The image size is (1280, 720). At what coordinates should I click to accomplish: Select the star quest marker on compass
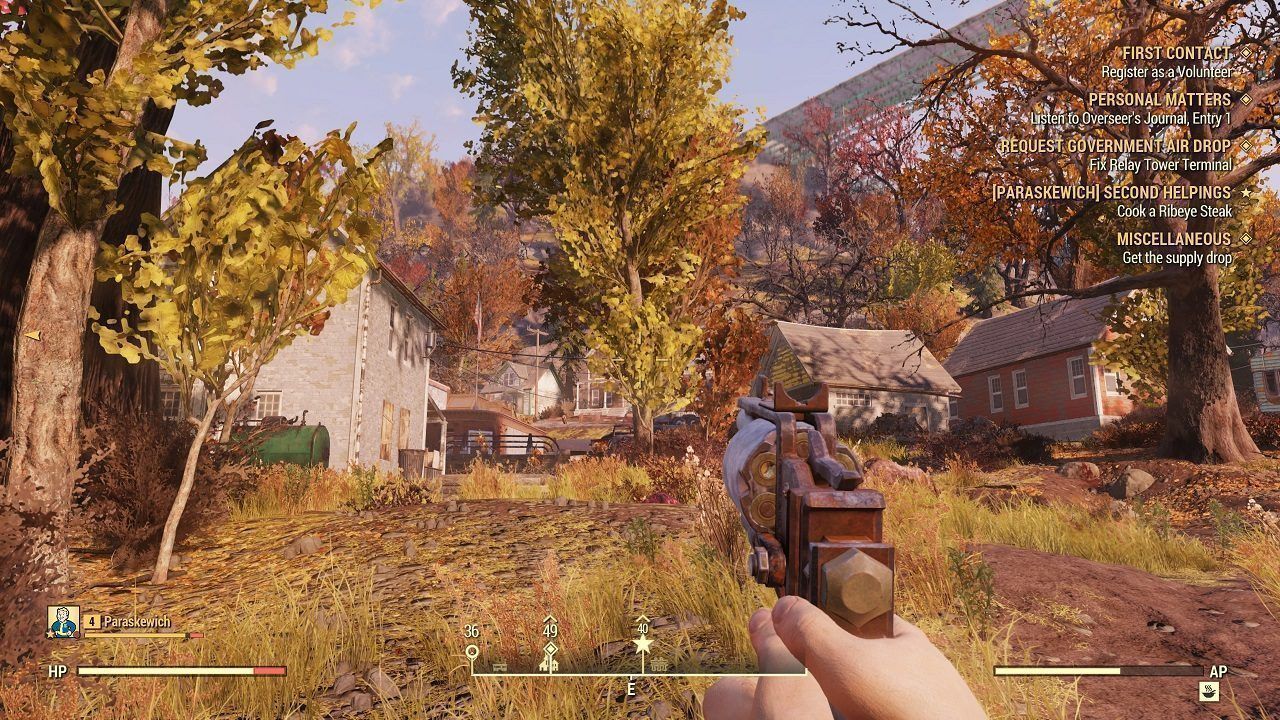coord(643,646)
